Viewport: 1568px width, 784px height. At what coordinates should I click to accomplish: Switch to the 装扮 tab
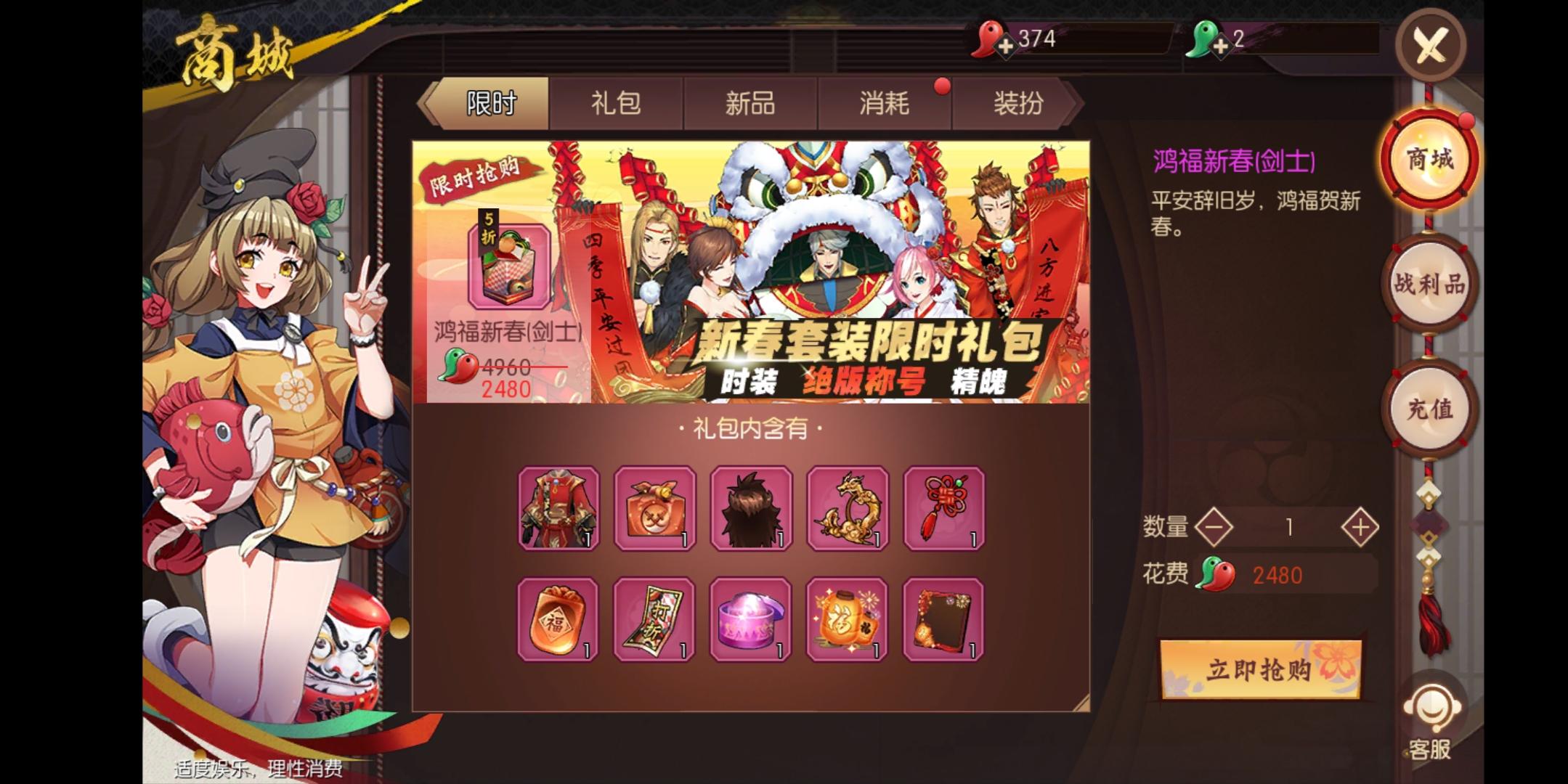[x=1017, y=104]
